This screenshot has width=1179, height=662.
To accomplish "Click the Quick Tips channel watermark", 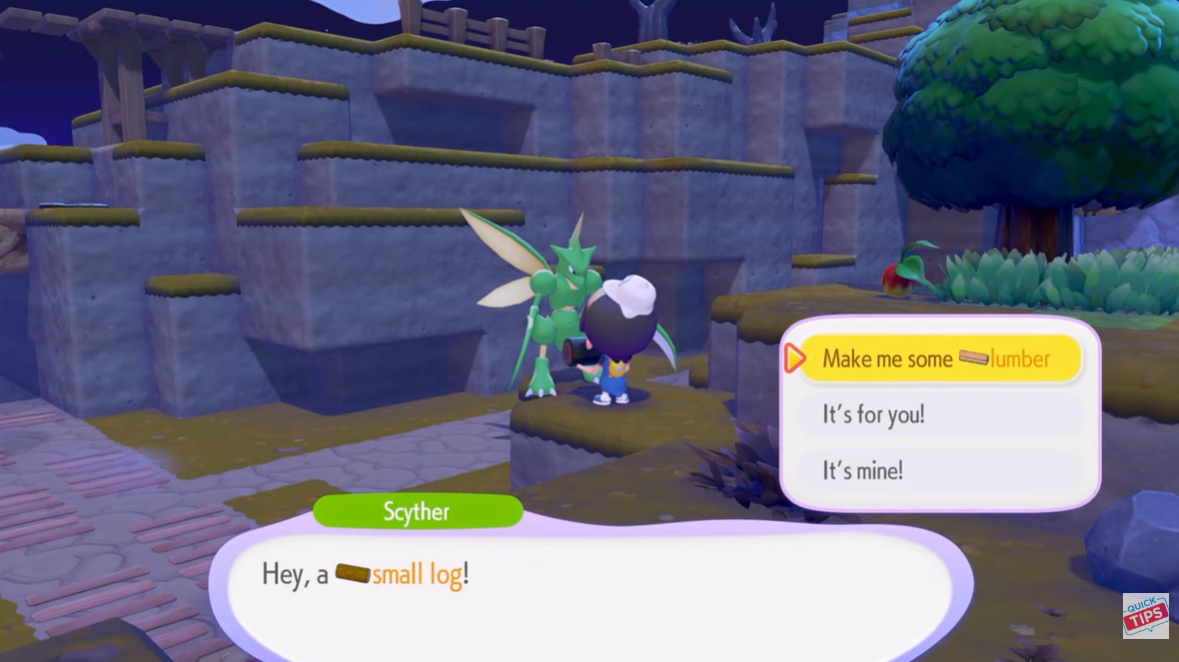I will tap(1145, 616).
